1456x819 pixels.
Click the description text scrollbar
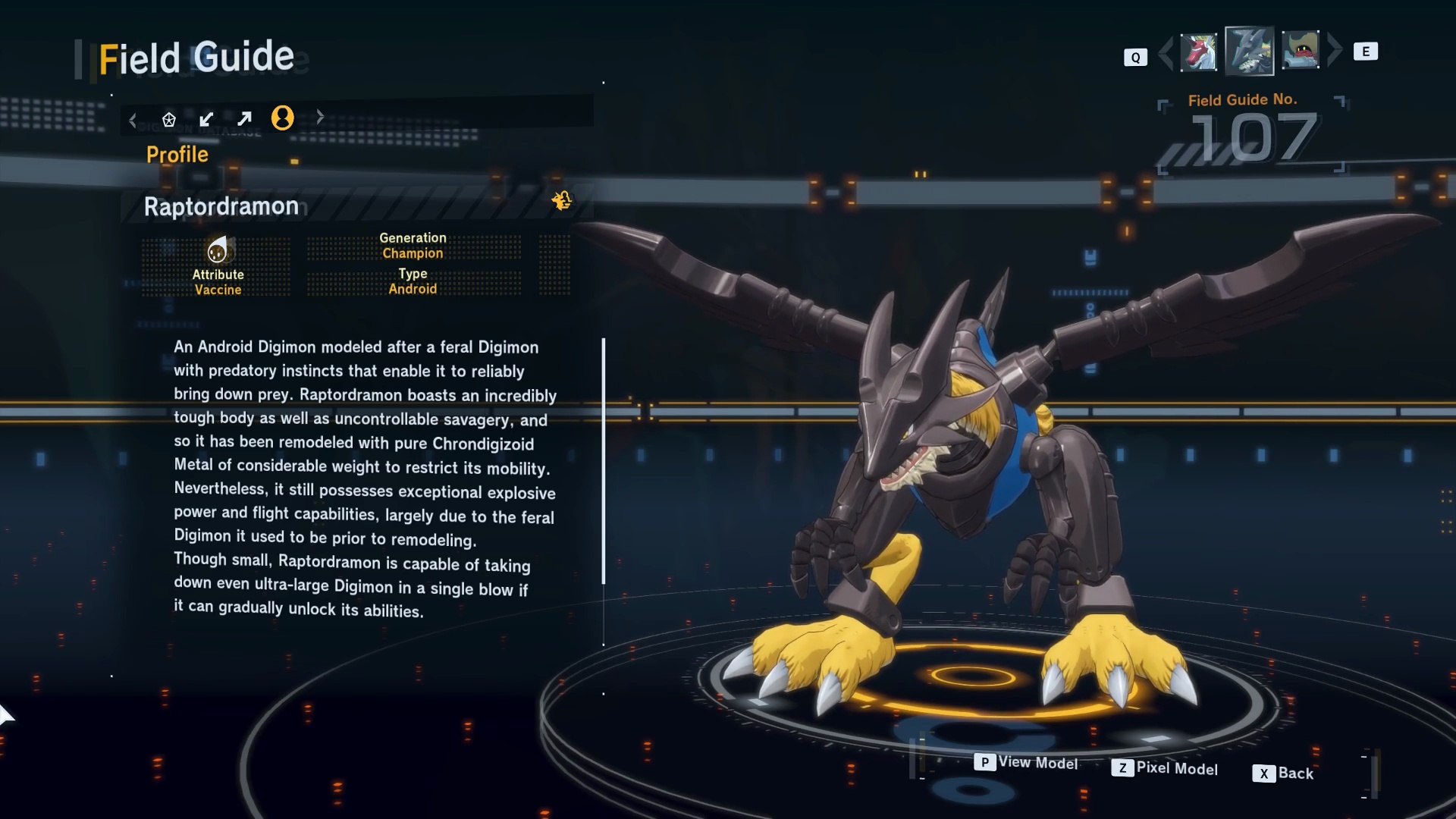point(604,461)
